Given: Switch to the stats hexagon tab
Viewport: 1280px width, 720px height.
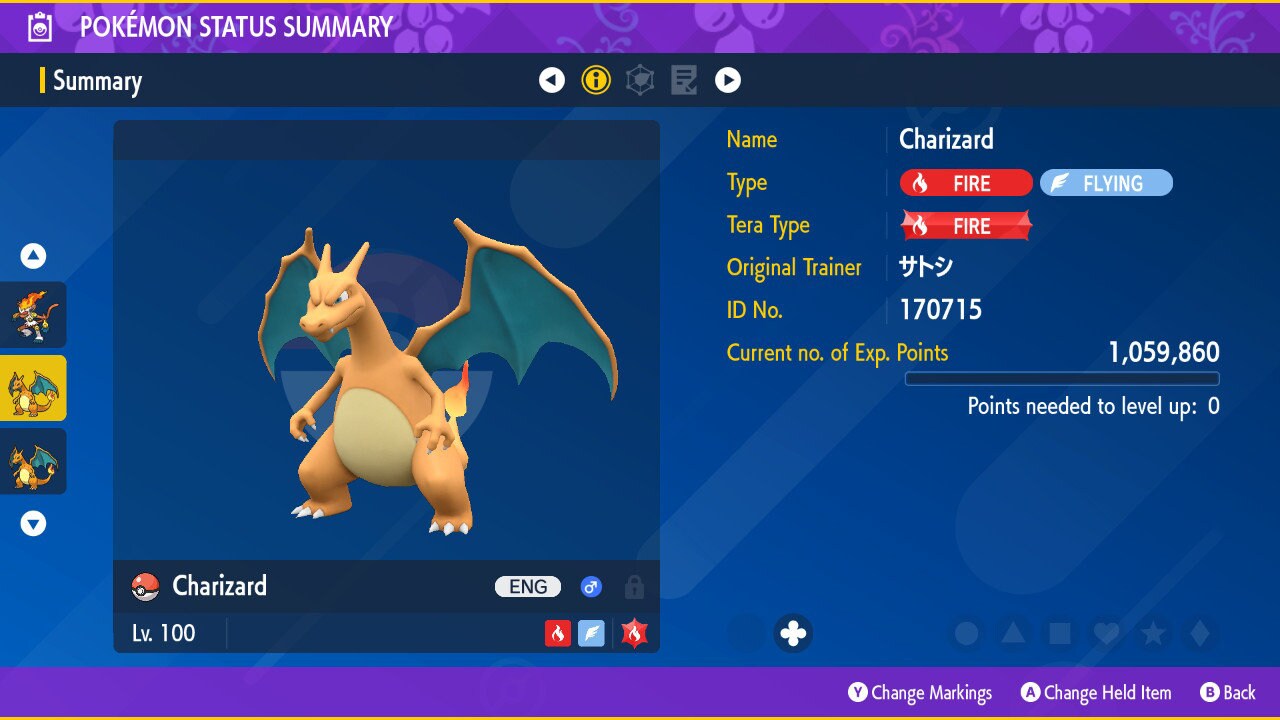Looking at the screenshot, I should coord(640,80).
